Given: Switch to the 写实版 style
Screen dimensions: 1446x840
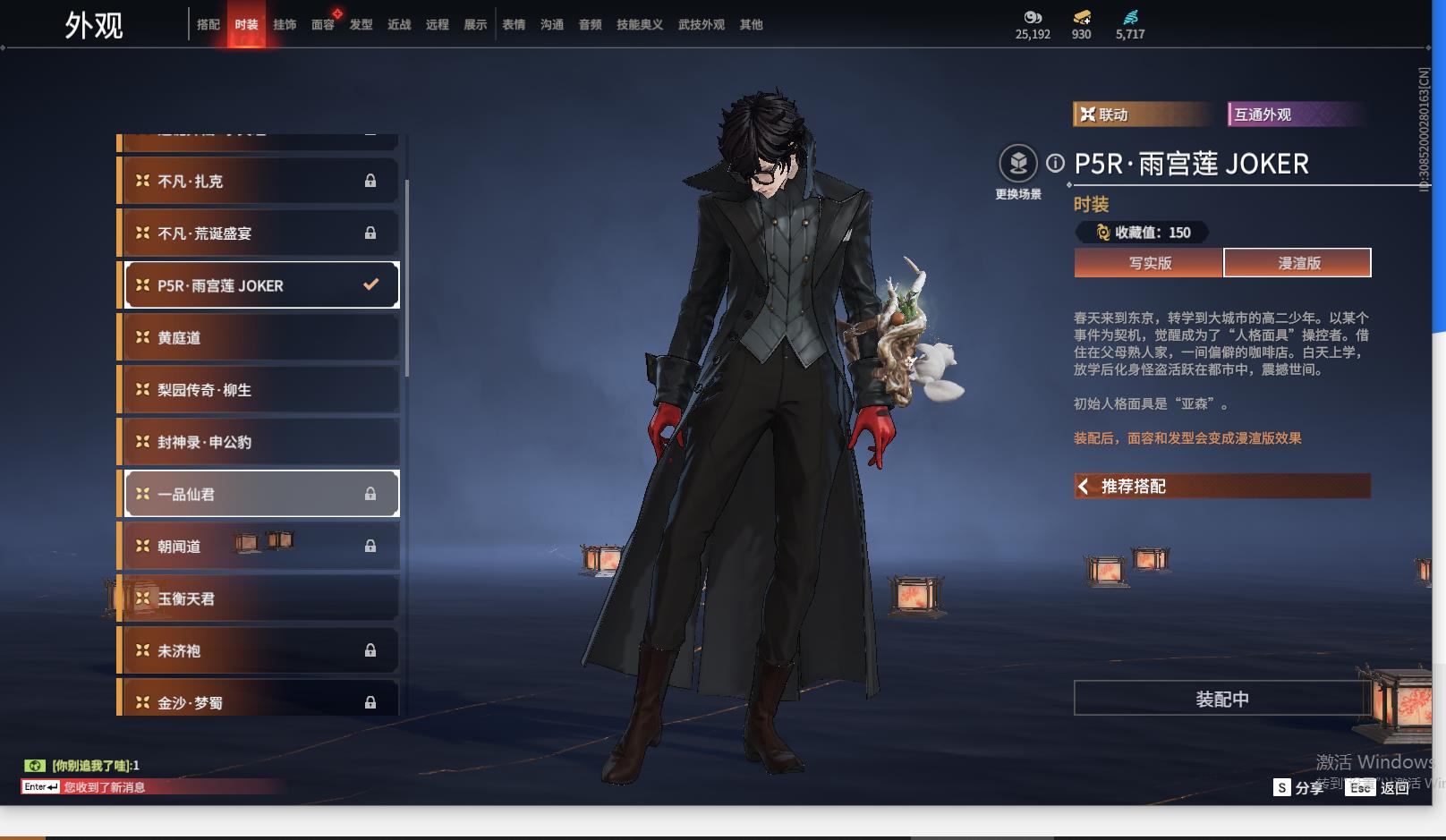Looking at the screenshot, I should [x=1149, y=263].
